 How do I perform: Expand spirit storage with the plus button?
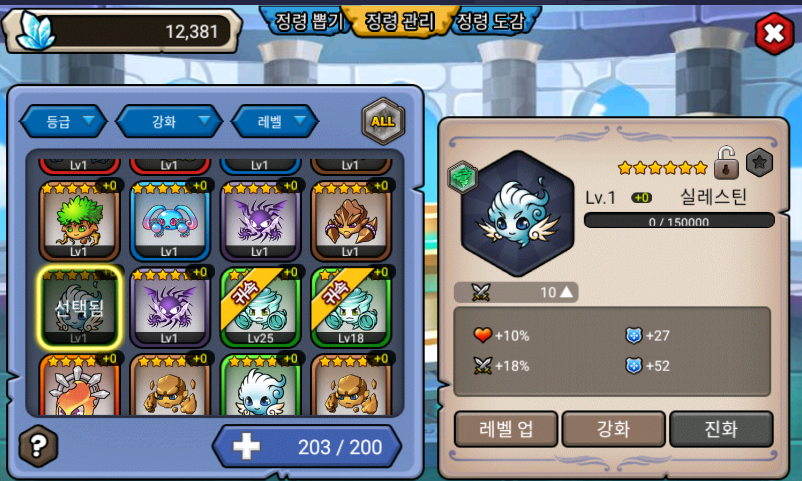[x=246, y=446]
